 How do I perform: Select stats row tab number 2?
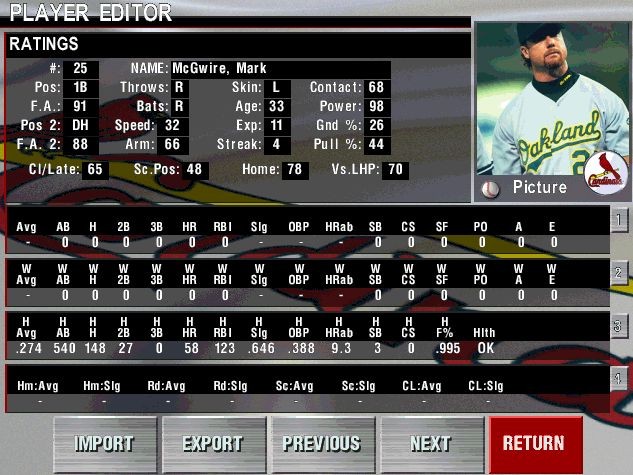click(x=620, y=272)
